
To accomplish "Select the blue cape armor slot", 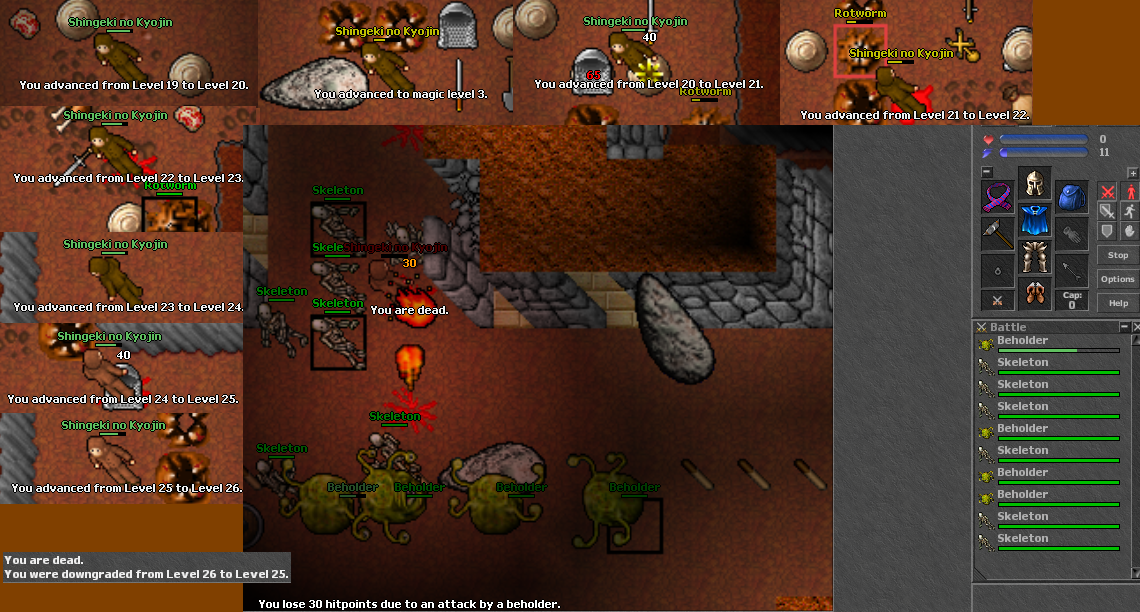I will click(1034, 221).
